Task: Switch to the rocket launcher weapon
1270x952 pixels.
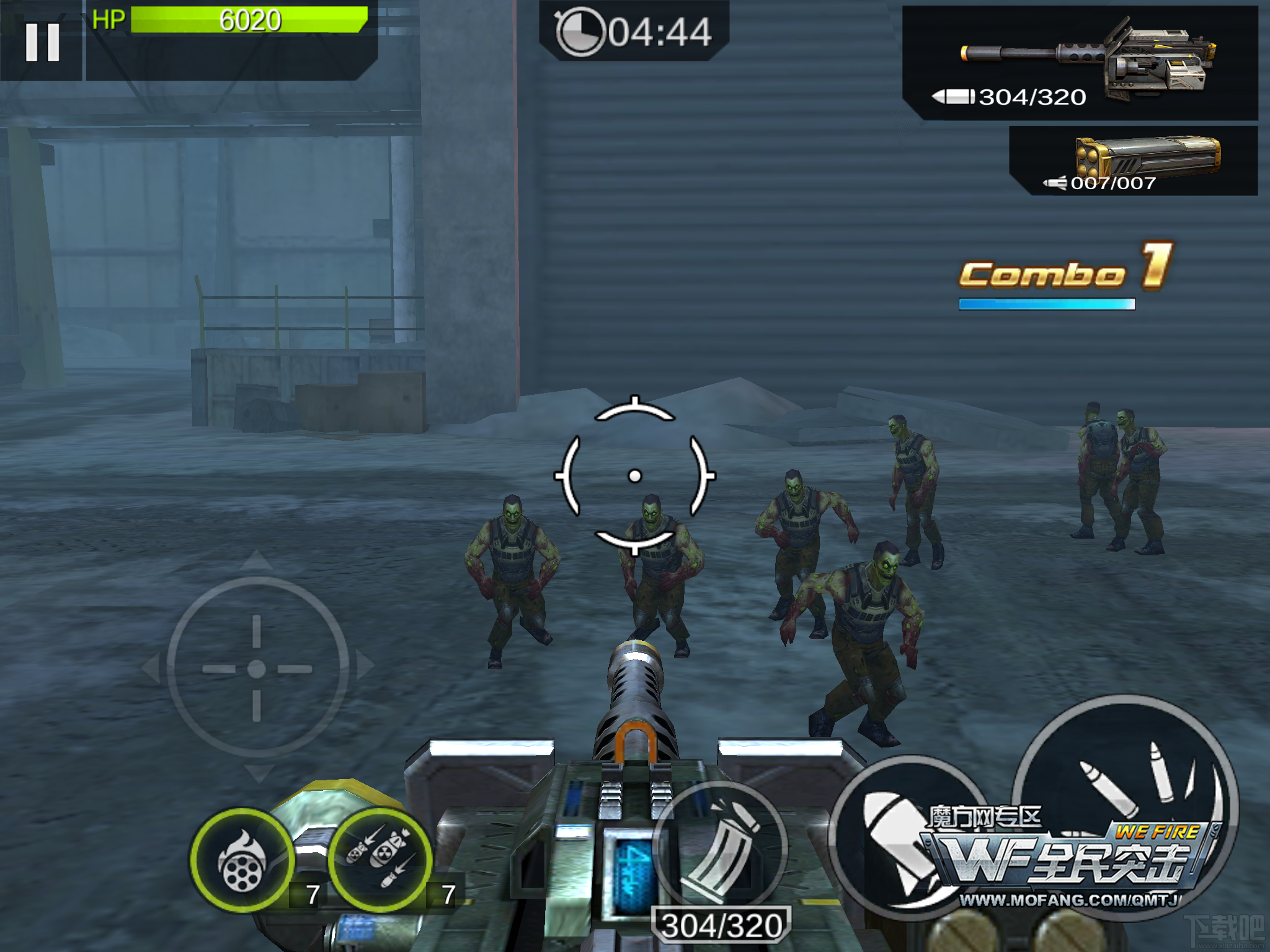Action: (1135, 161)
